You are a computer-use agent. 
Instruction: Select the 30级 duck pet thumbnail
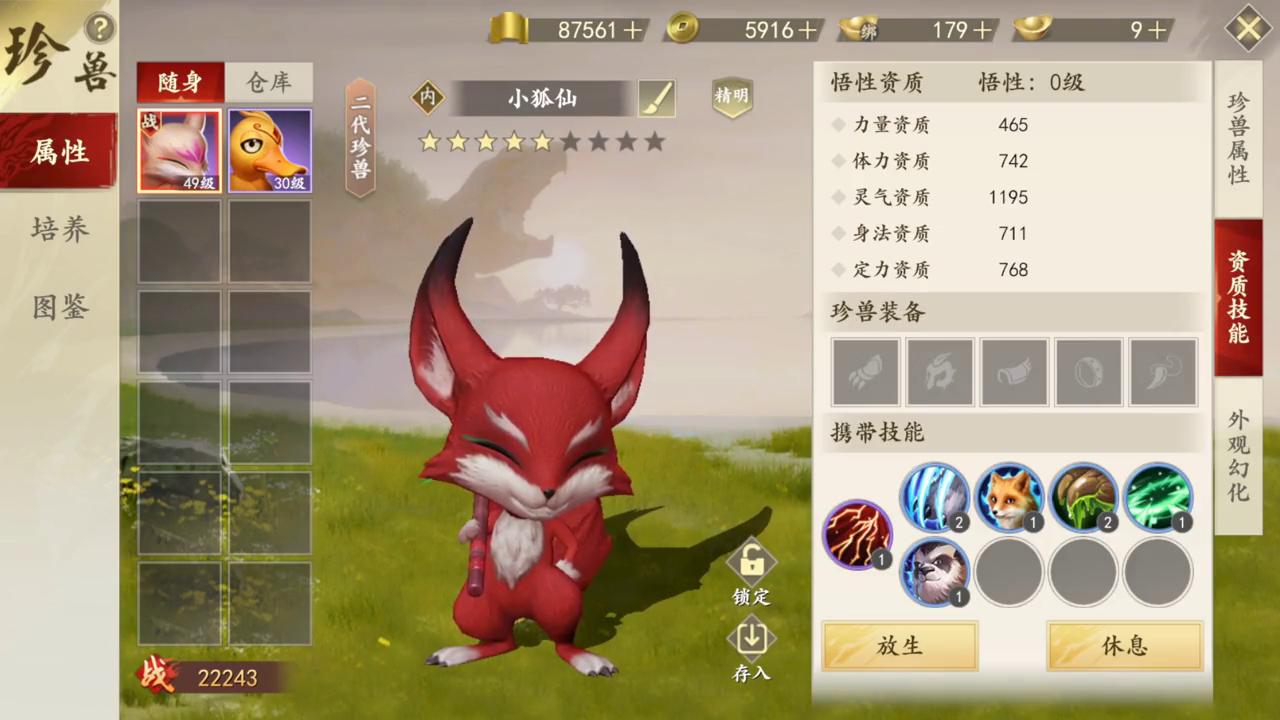coord(268,150)
